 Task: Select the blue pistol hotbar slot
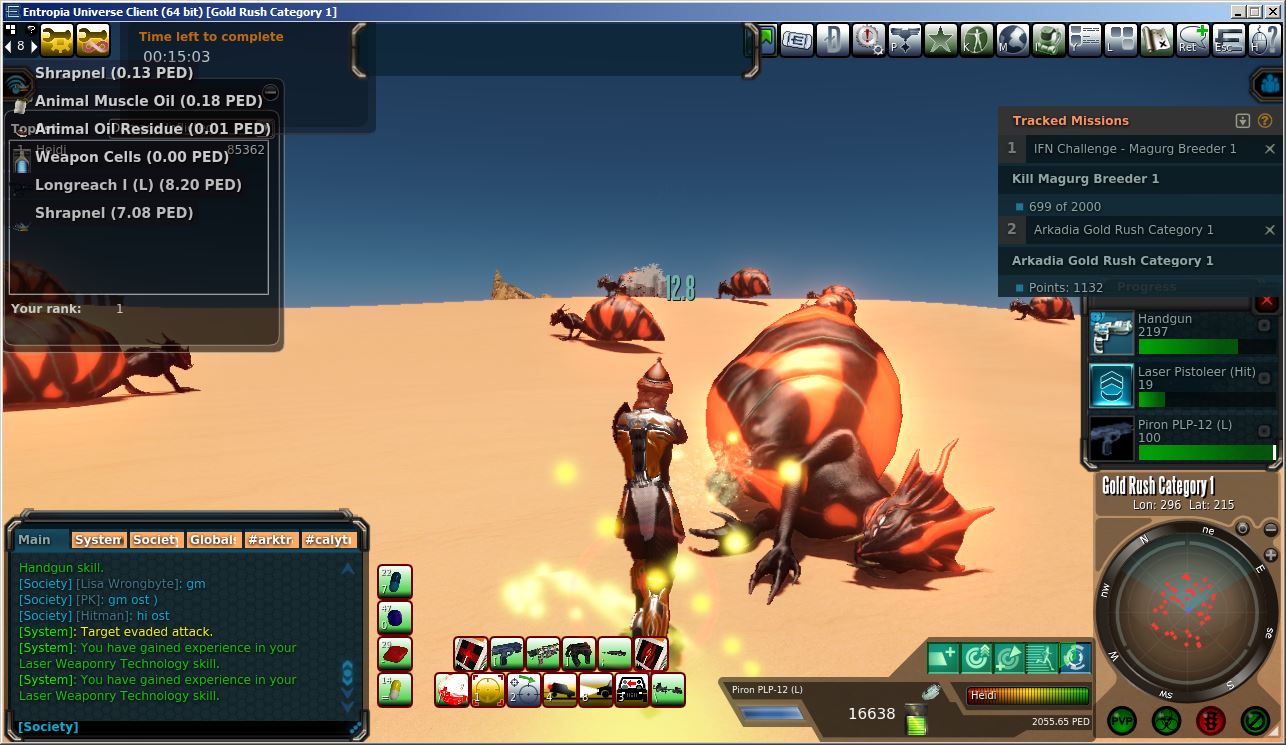click(x=507, y=654)
